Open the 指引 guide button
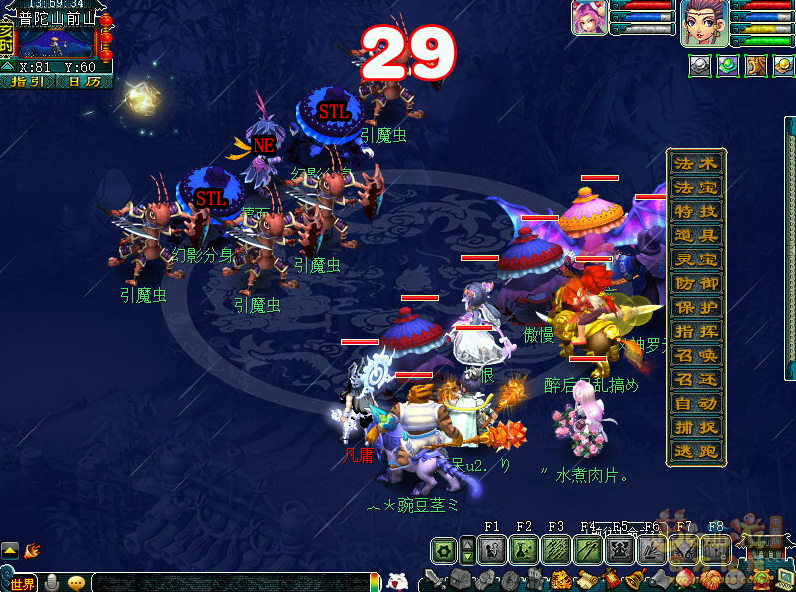The height and width of the screenshot is (592, 796). click(29, 82)
